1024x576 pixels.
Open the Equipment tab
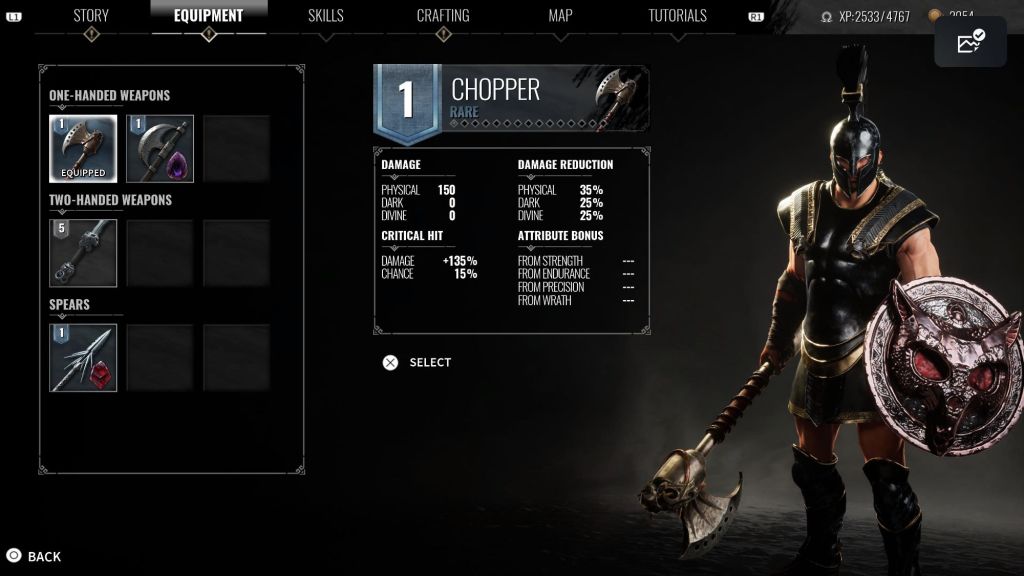208,16
